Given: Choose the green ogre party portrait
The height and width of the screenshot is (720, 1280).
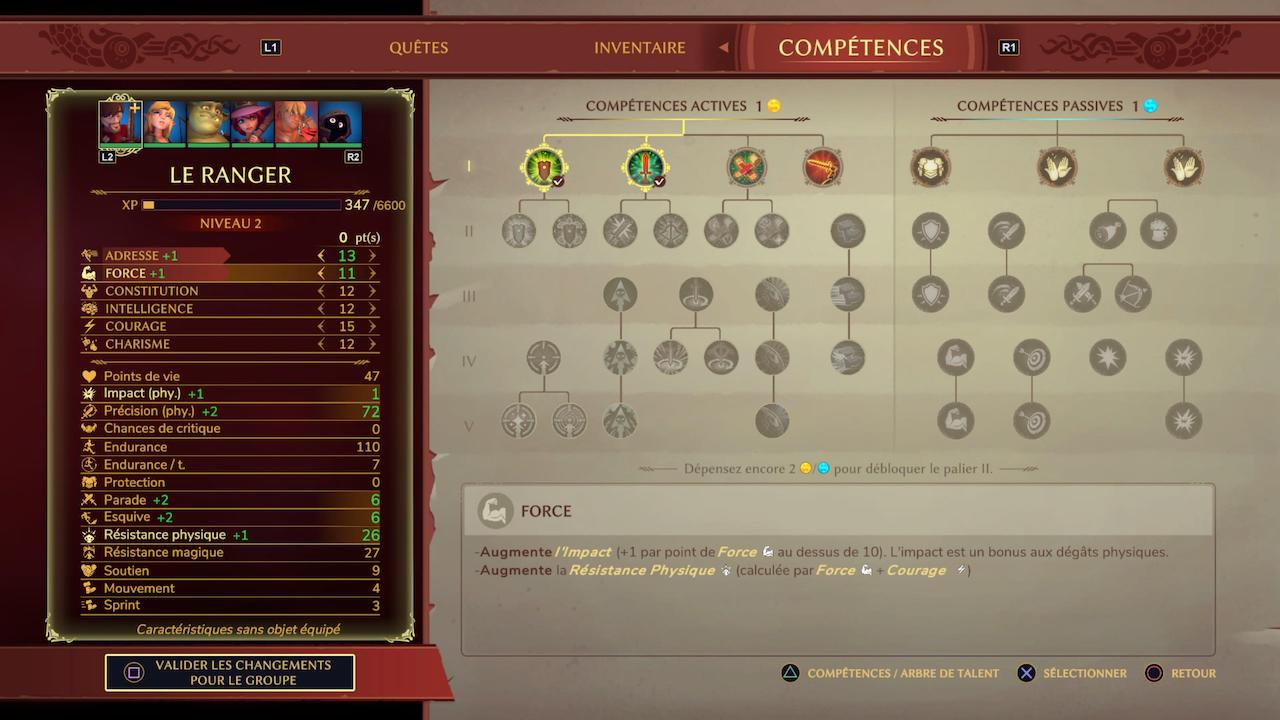Looking at the screenshot, I should [209, 124].
